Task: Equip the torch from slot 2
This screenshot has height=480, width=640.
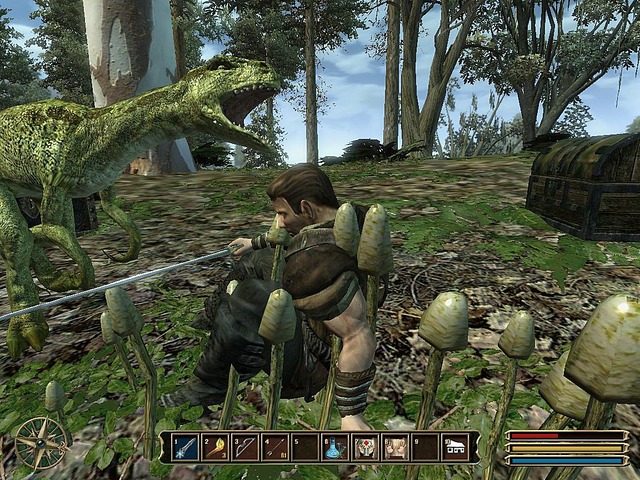Action: coord(215,447)
